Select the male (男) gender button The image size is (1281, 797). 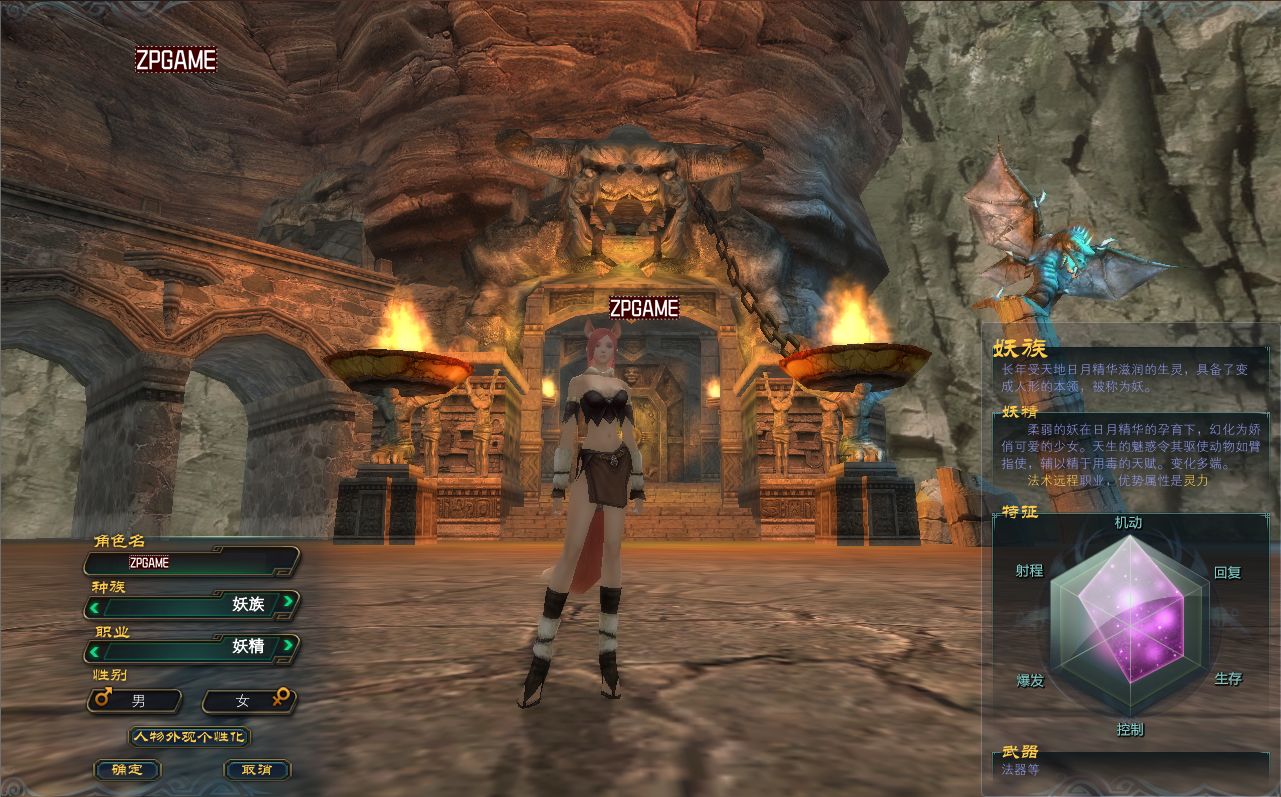pos(135,701)
